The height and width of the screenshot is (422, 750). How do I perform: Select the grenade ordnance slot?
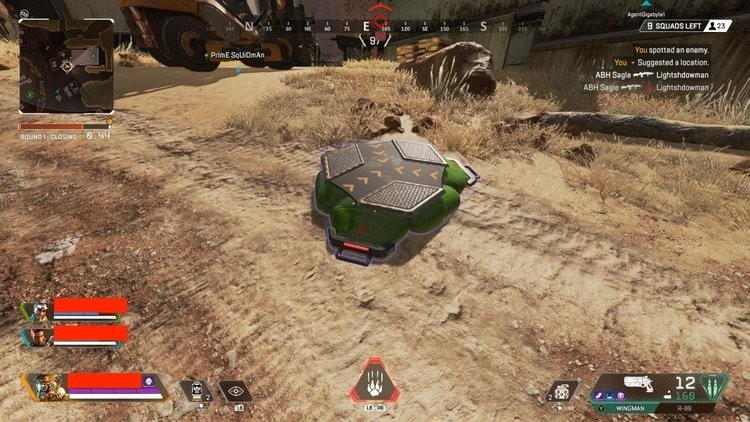coord(565,389)
